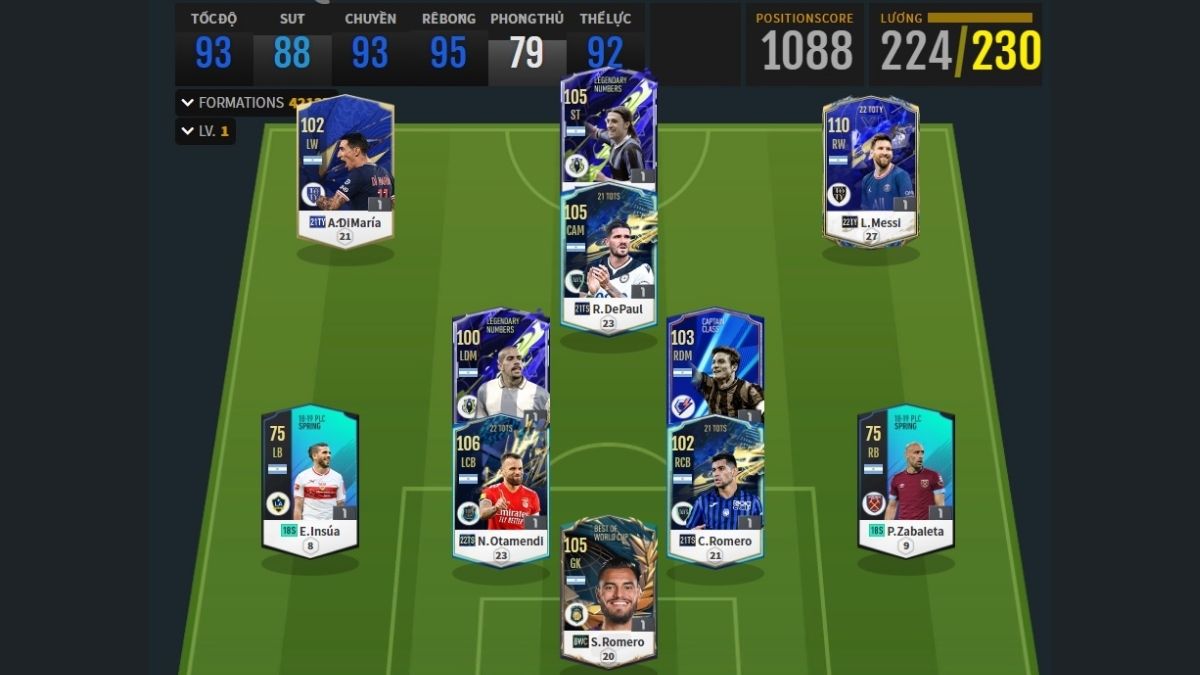Show the Thể Lực stat tab
1200x675 pixels.
(x=605, y=45)
